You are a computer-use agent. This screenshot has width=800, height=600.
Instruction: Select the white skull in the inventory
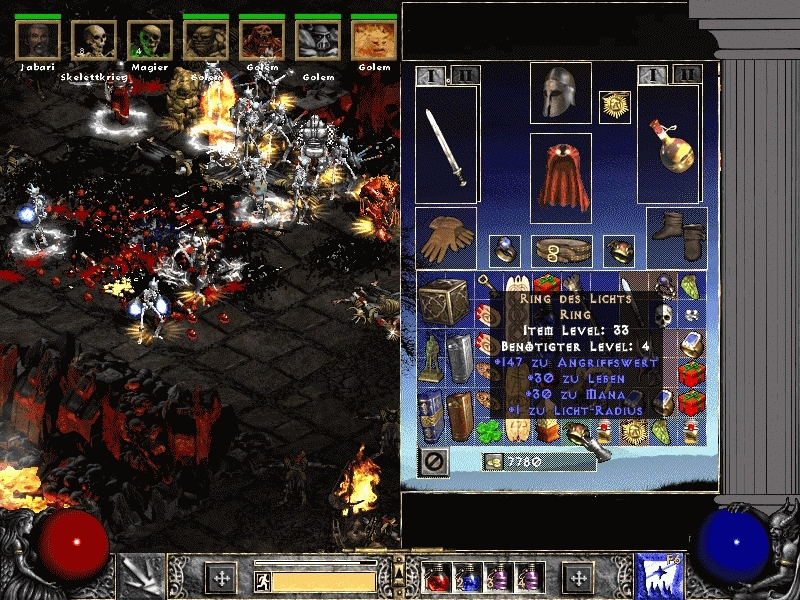[663, 316]
